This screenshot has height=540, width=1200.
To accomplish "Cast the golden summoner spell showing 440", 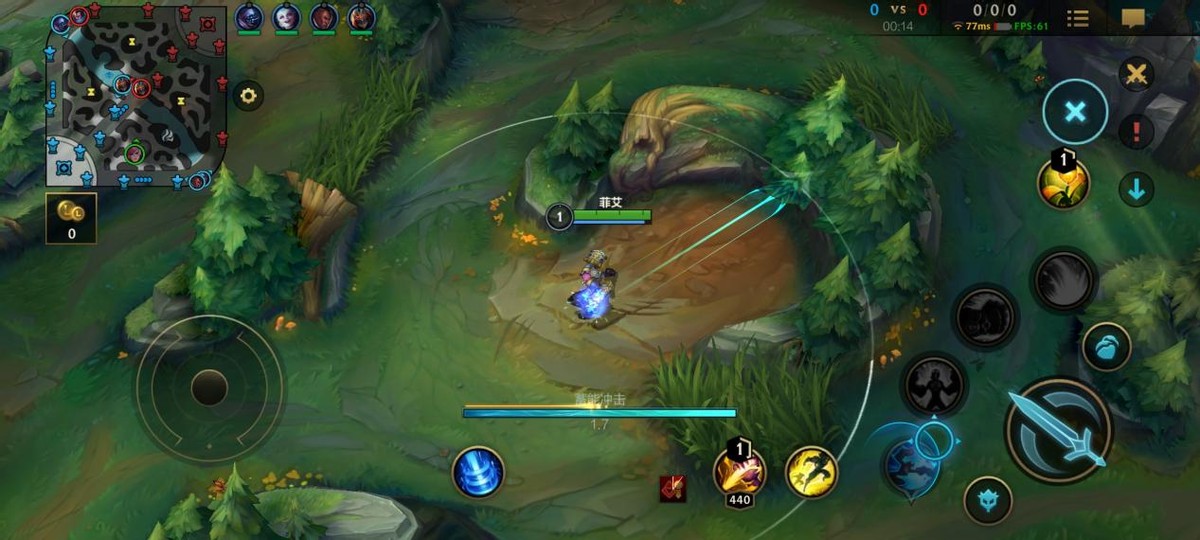I will [739, 472].
